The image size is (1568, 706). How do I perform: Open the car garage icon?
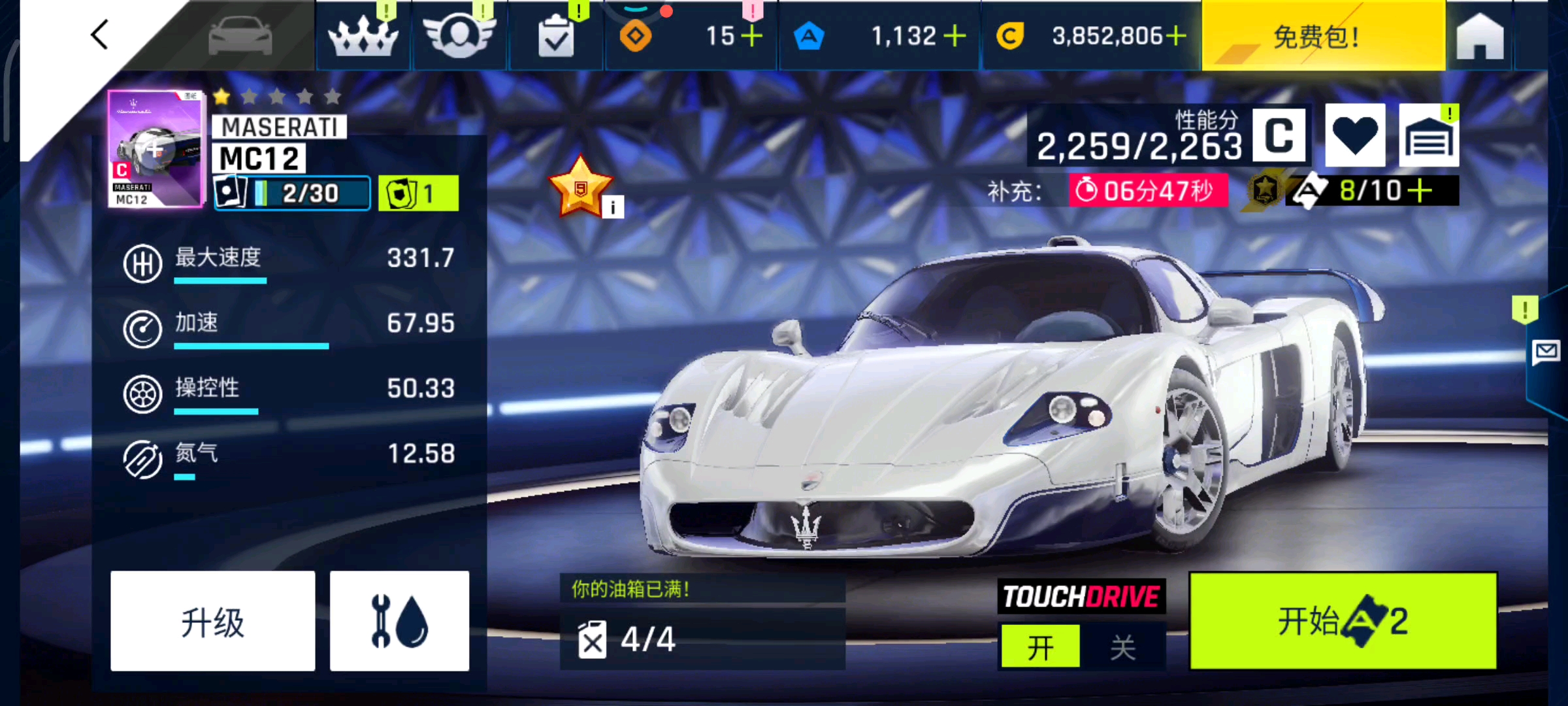240,36
